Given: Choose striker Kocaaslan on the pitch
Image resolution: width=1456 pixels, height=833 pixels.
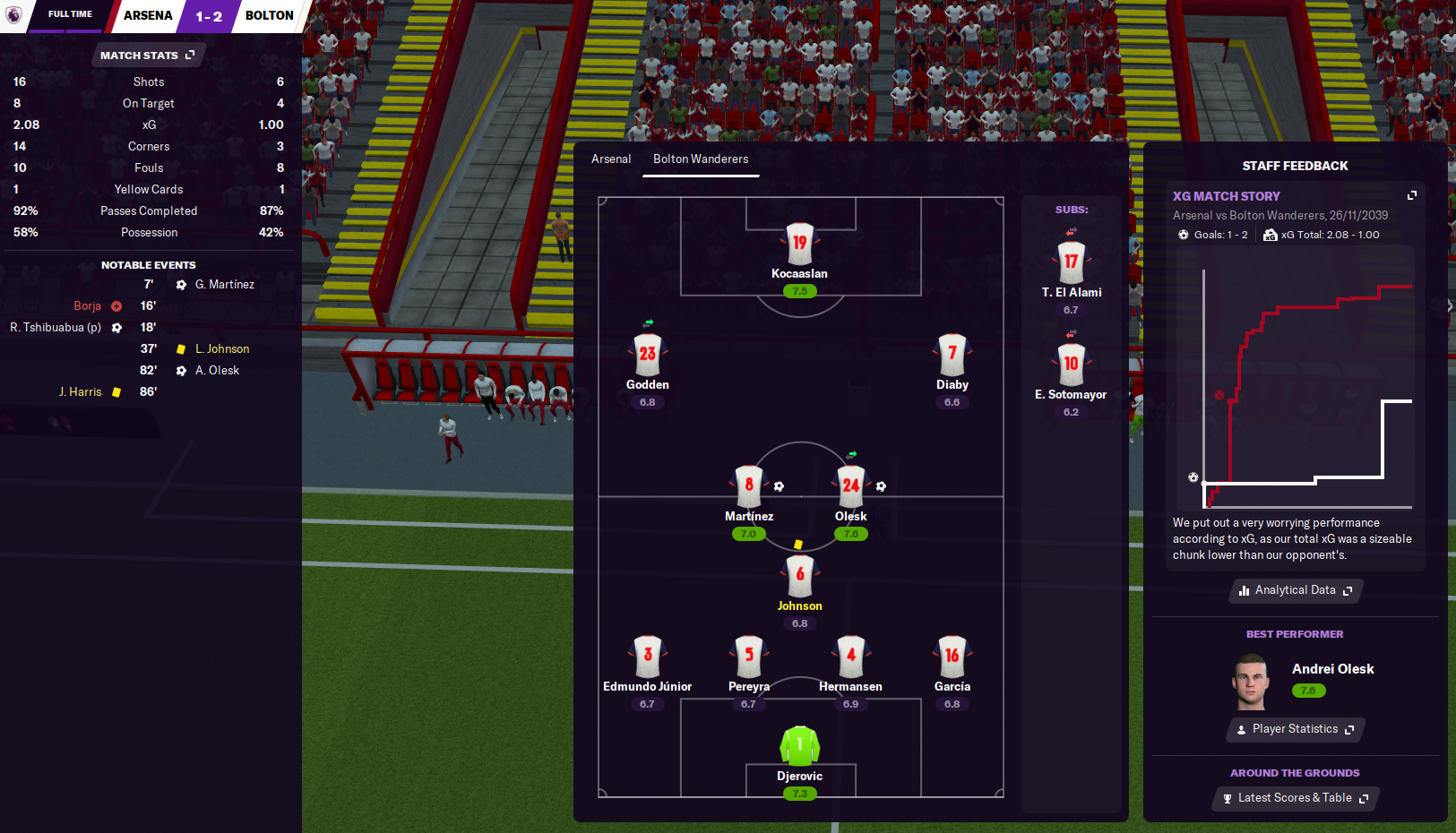Looking at the screenshot, I should pos(799,244).
